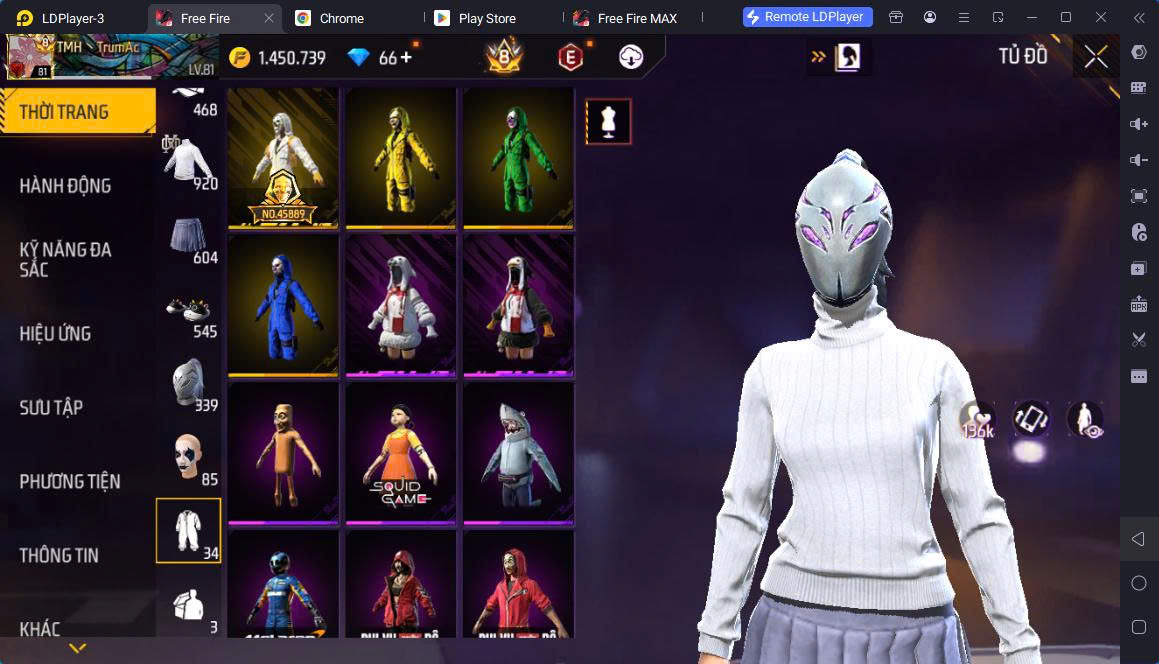The width and height of the screenshot is (1159, 664).
Task: Add diamonds with the plus button
Action: (x=406, y=58)
